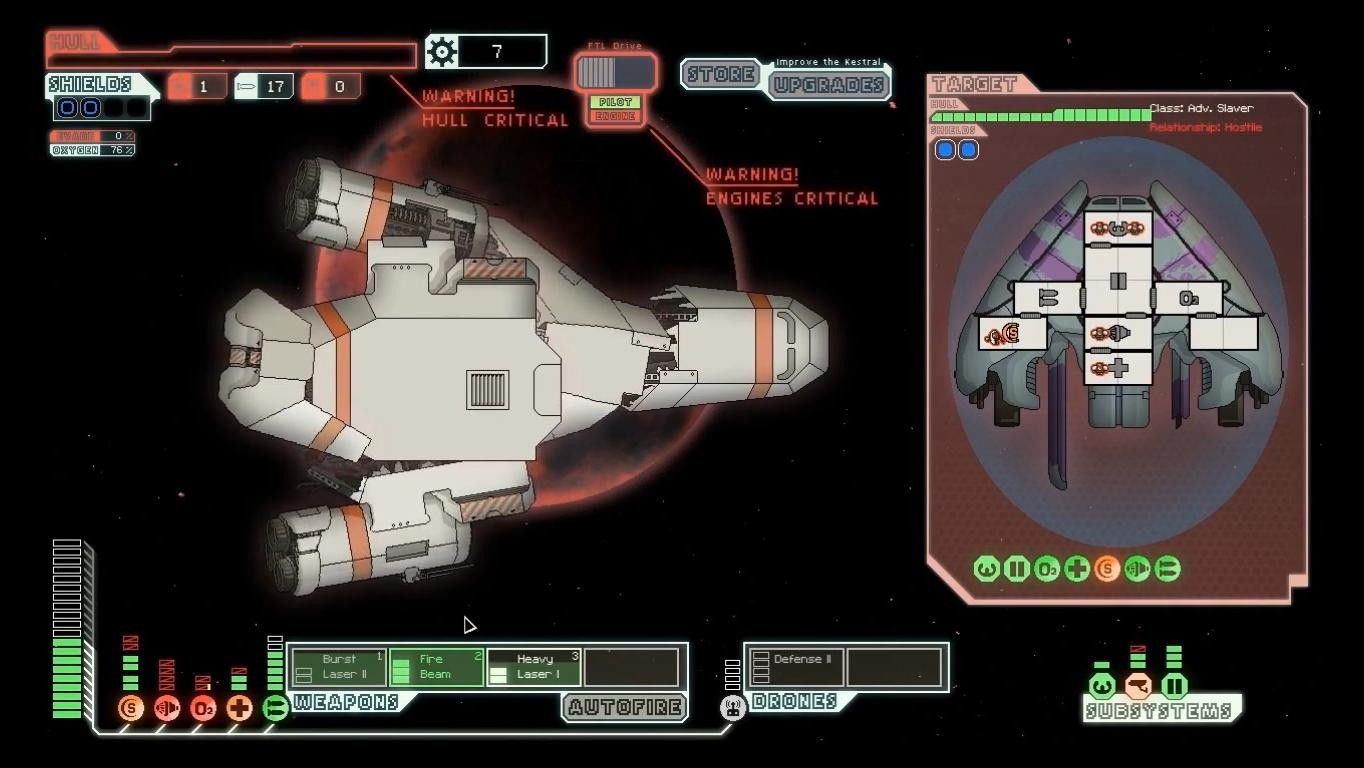Click the shields system power icon
1364x768 pixels.
pyautogui.click(x=131, y=709)
